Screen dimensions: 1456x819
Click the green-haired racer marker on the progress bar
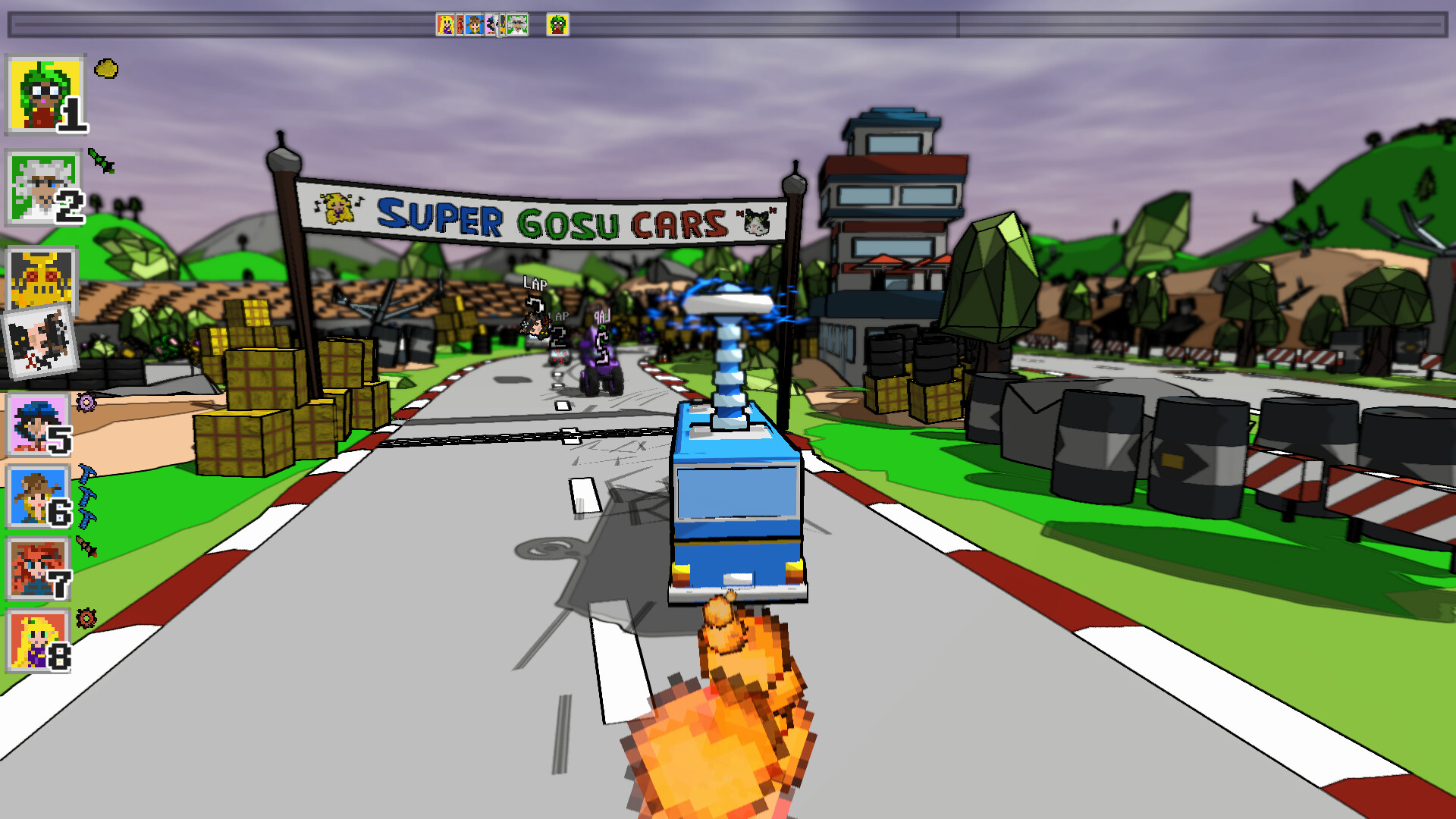point(557,24)
